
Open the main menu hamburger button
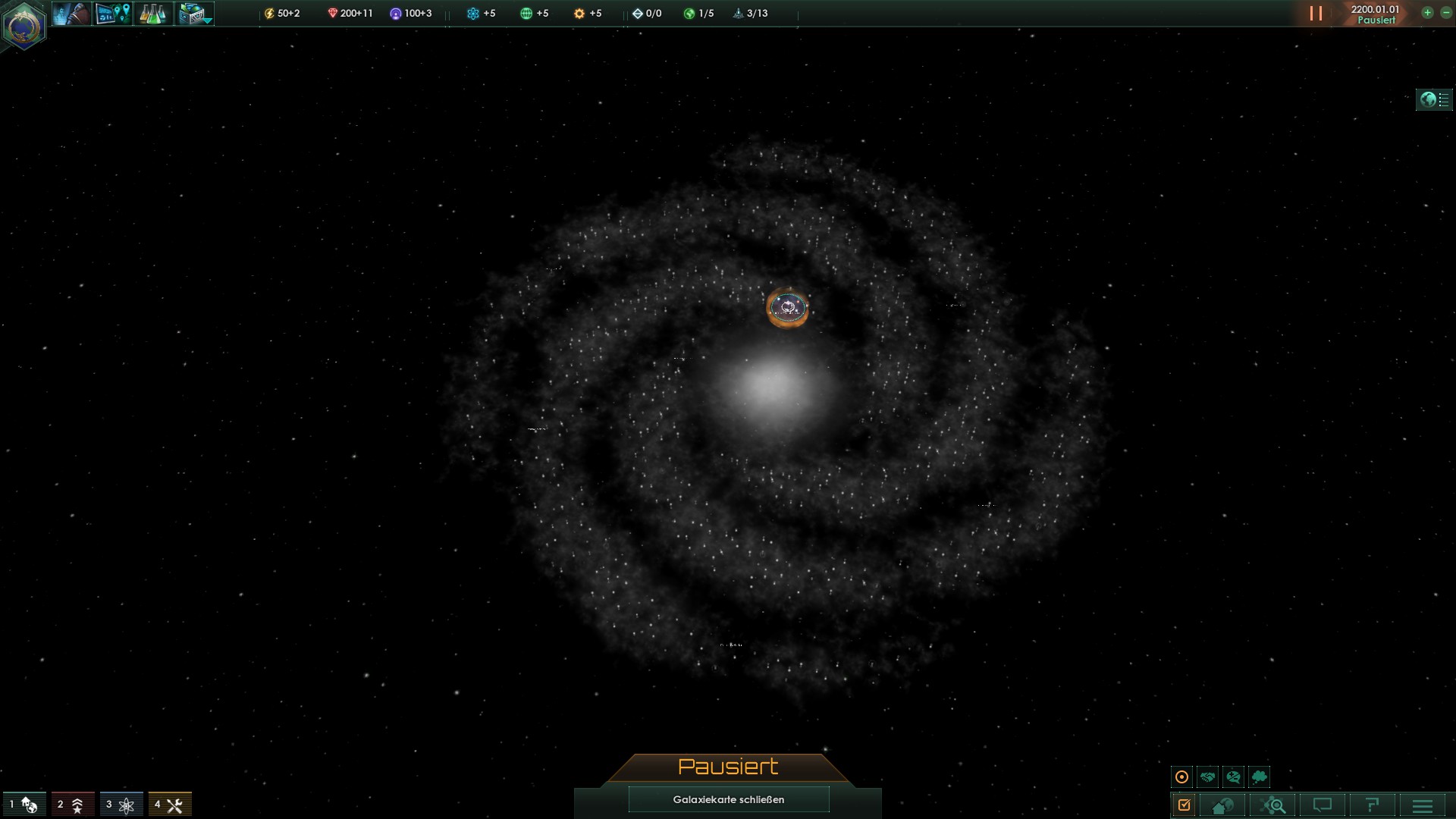[x=1423, y=805]
